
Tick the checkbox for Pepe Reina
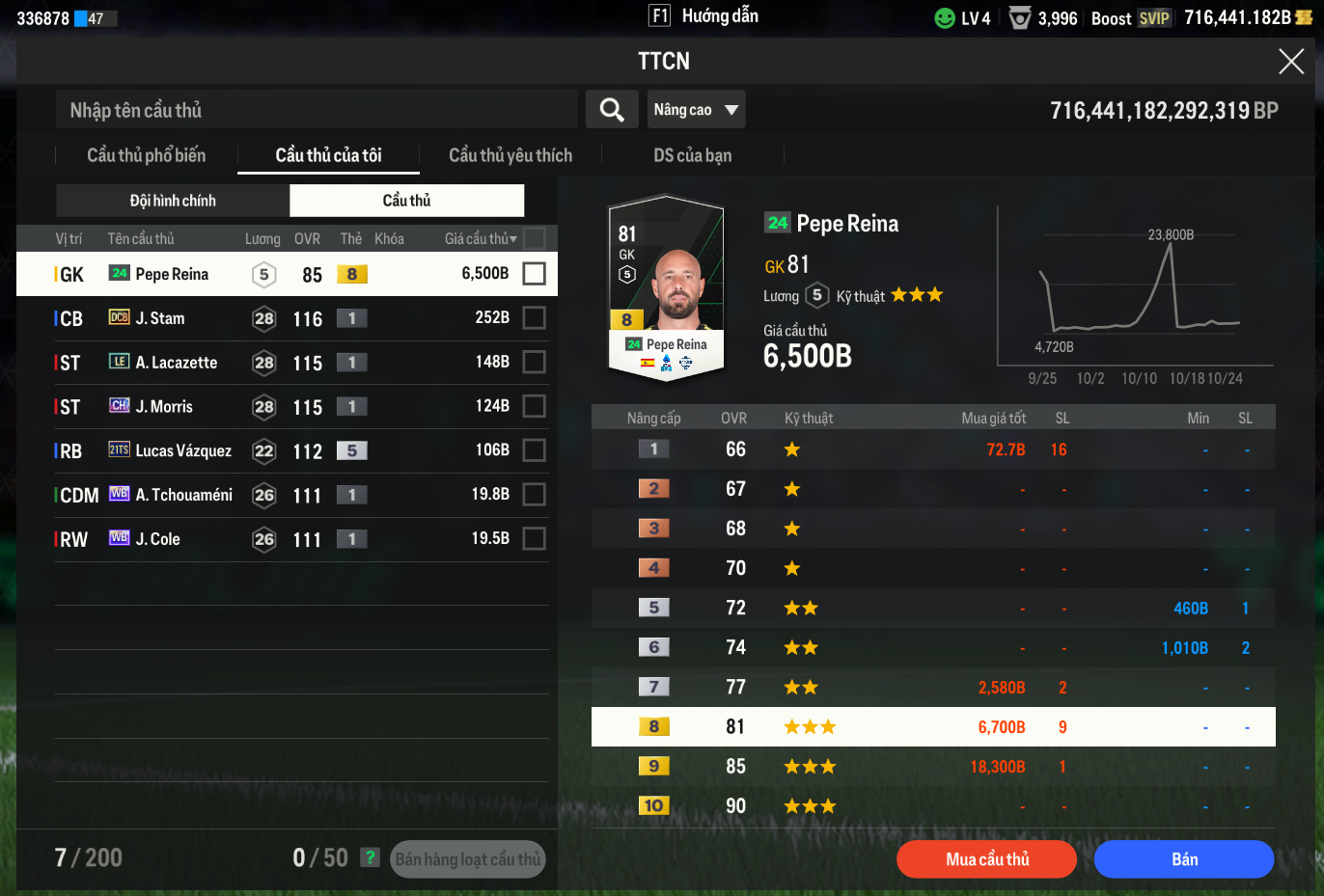534,274
